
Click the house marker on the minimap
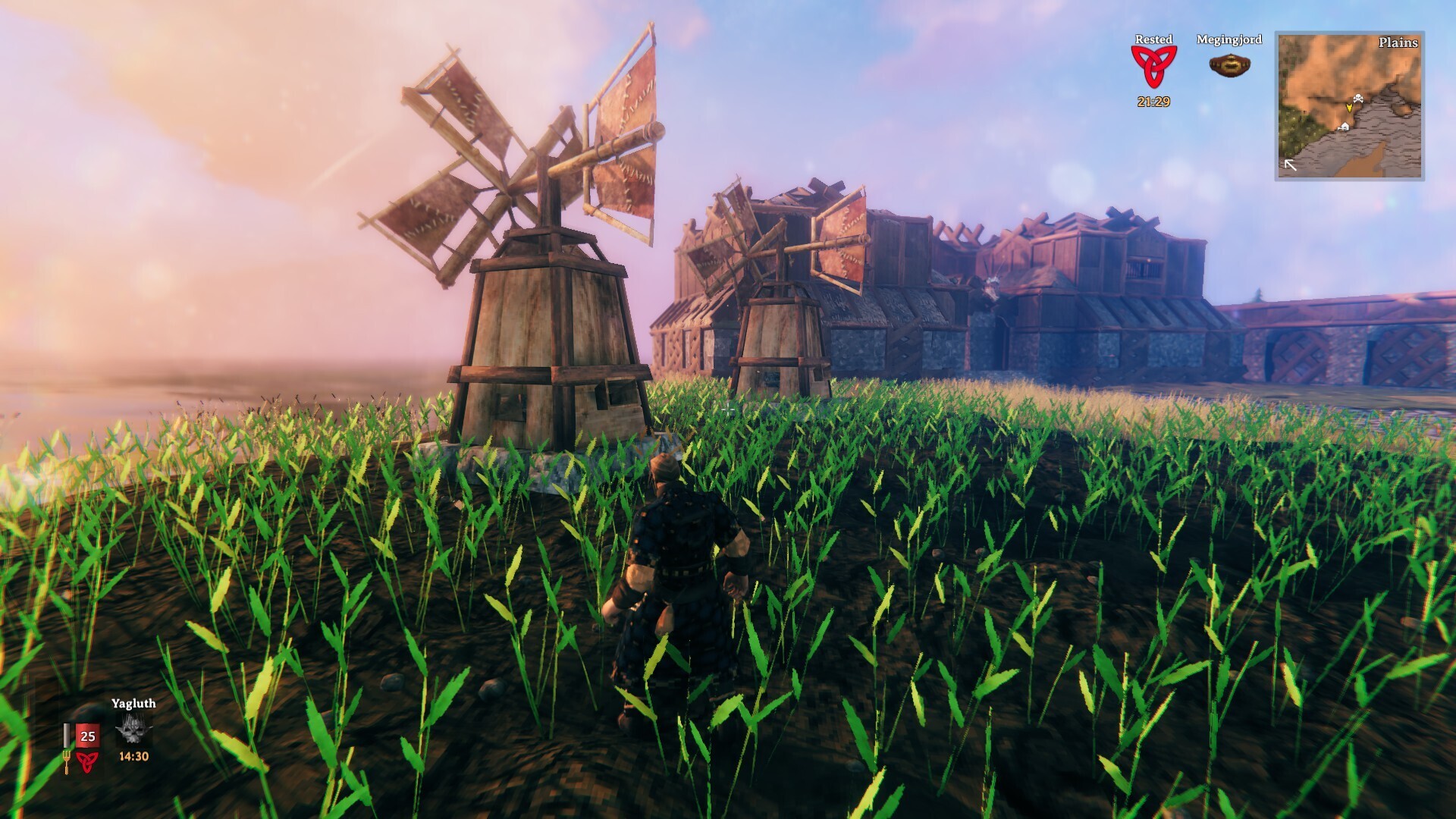coord(1345,126)
